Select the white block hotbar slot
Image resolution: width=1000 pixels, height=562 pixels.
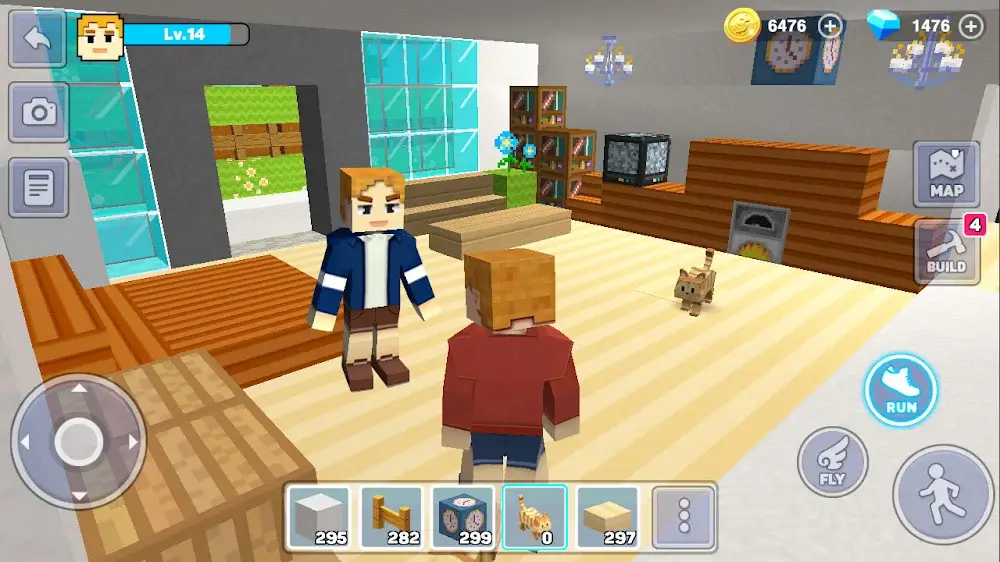(319, 518)
